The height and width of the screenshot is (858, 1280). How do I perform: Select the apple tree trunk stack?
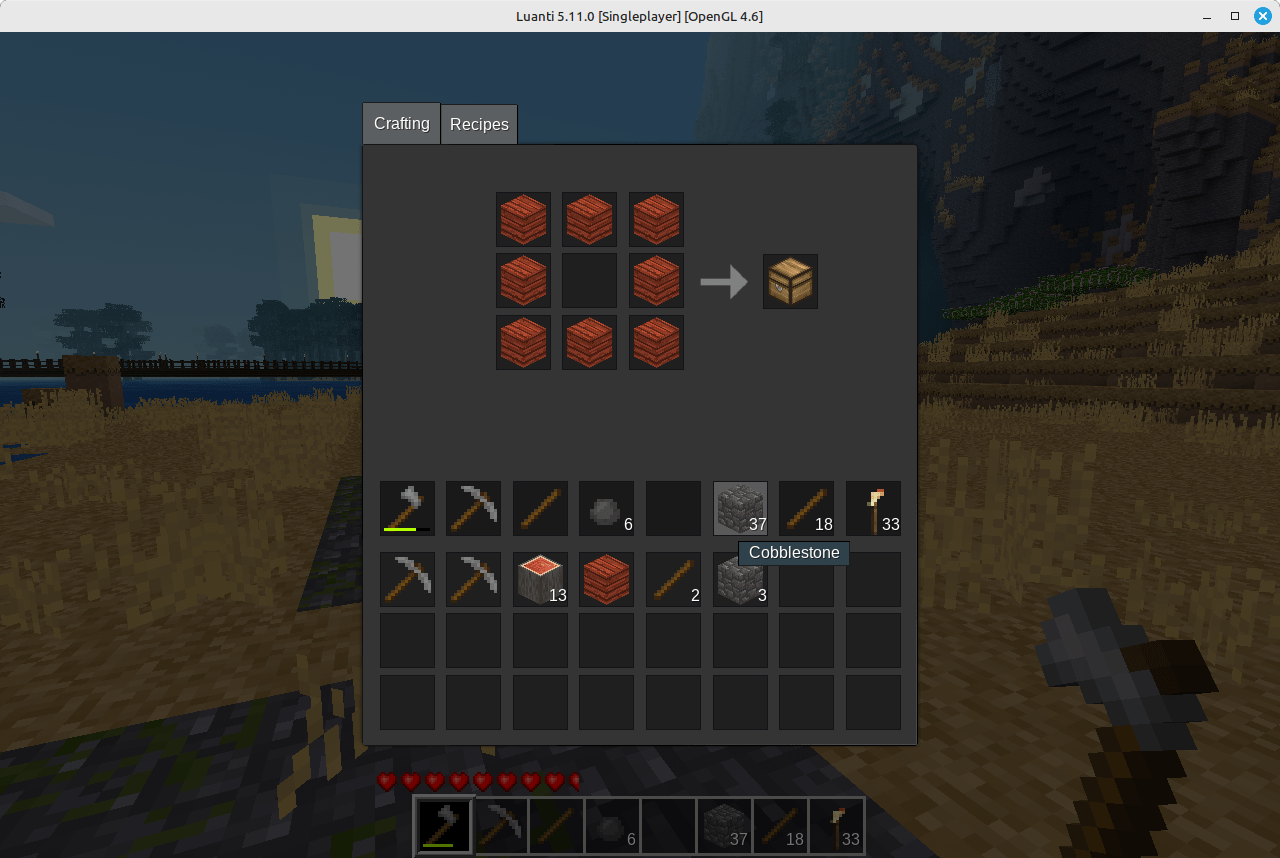point(540,580)
